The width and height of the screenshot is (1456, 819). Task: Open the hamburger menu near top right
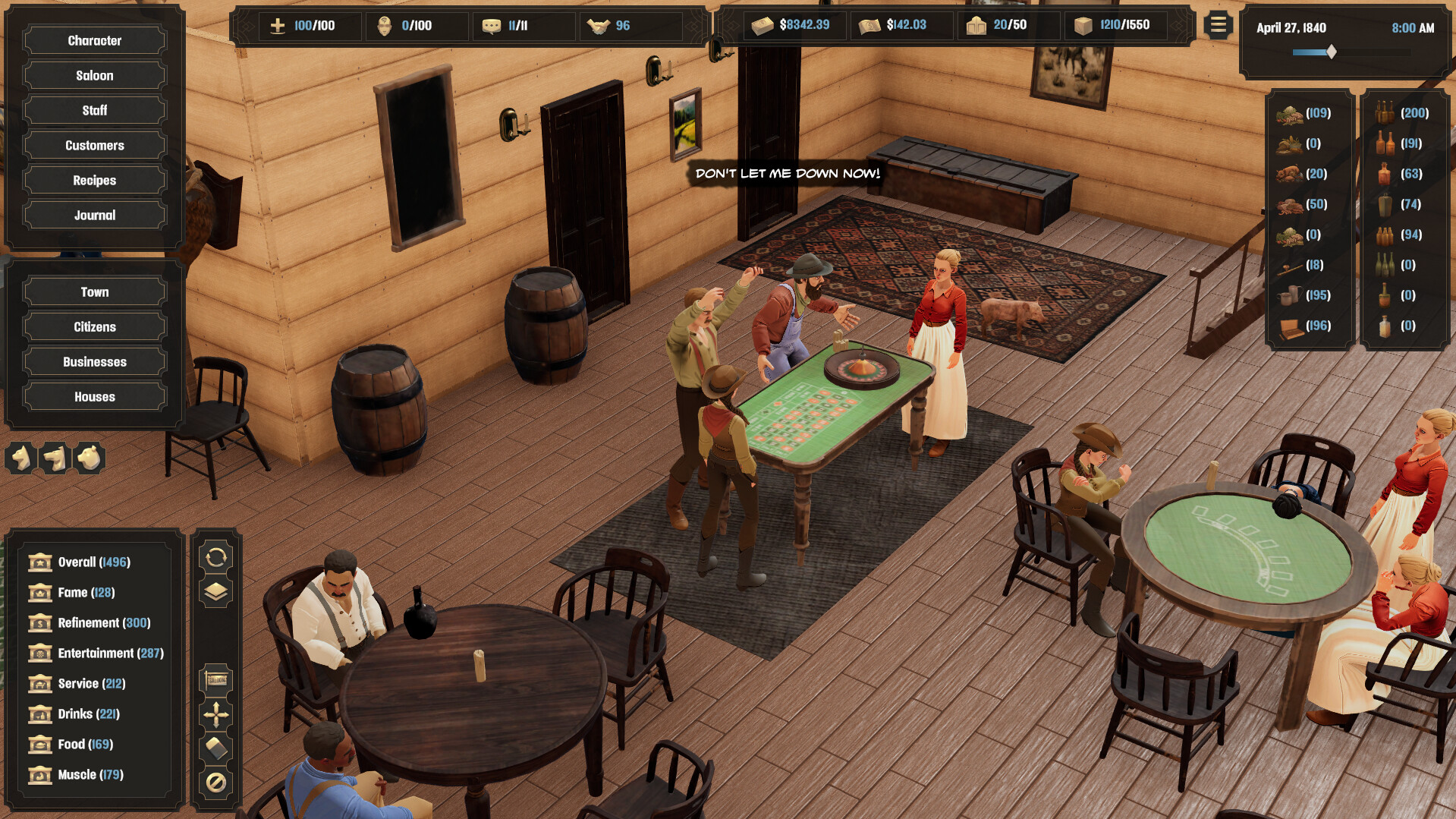coord(1218,24)
